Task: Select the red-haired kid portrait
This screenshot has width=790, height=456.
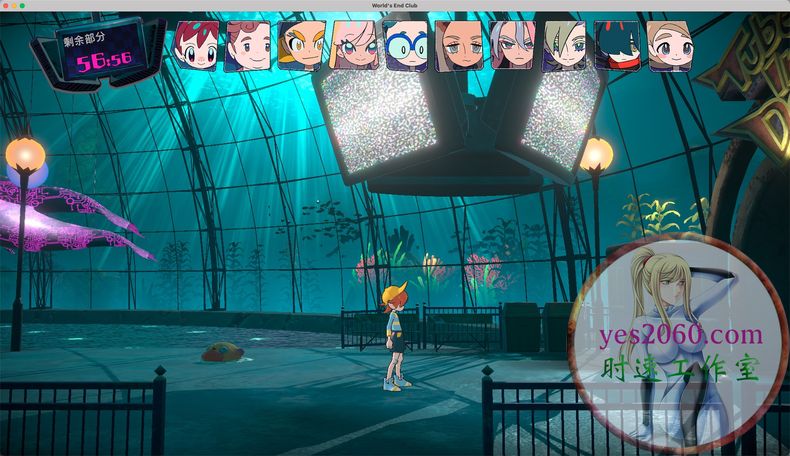Action: tap(196, 44)
